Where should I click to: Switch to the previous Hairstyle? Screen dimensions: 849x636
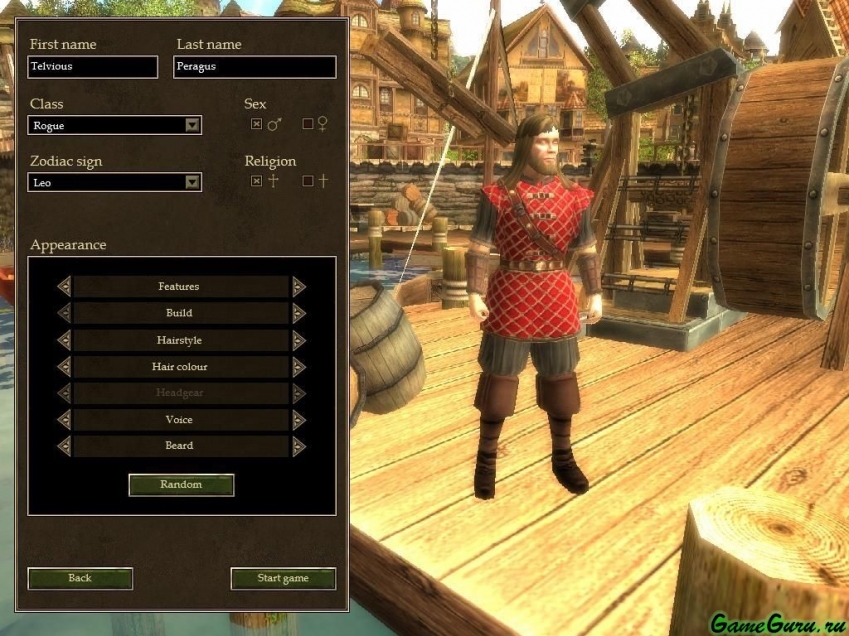64,340
